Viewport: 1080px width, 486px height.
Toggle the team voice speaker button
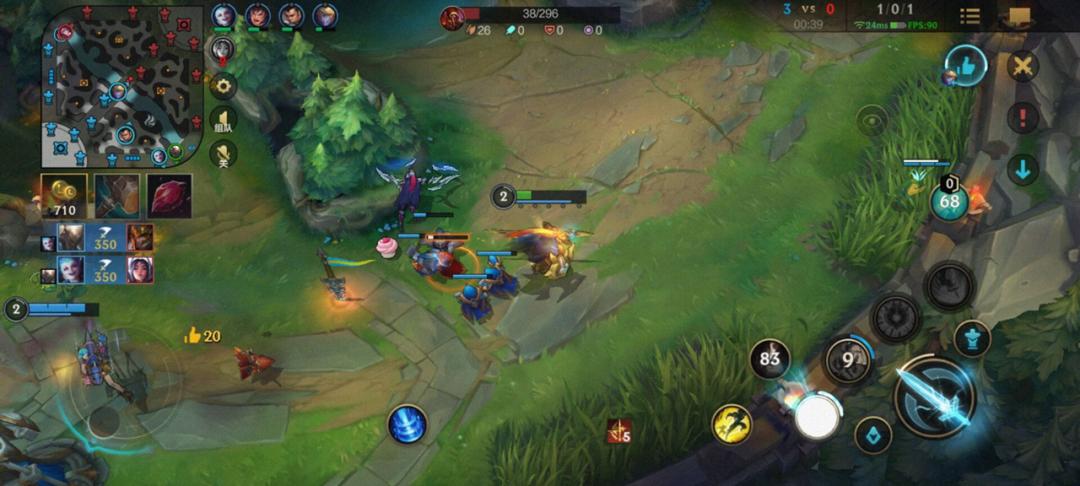(x=222, y=120)
